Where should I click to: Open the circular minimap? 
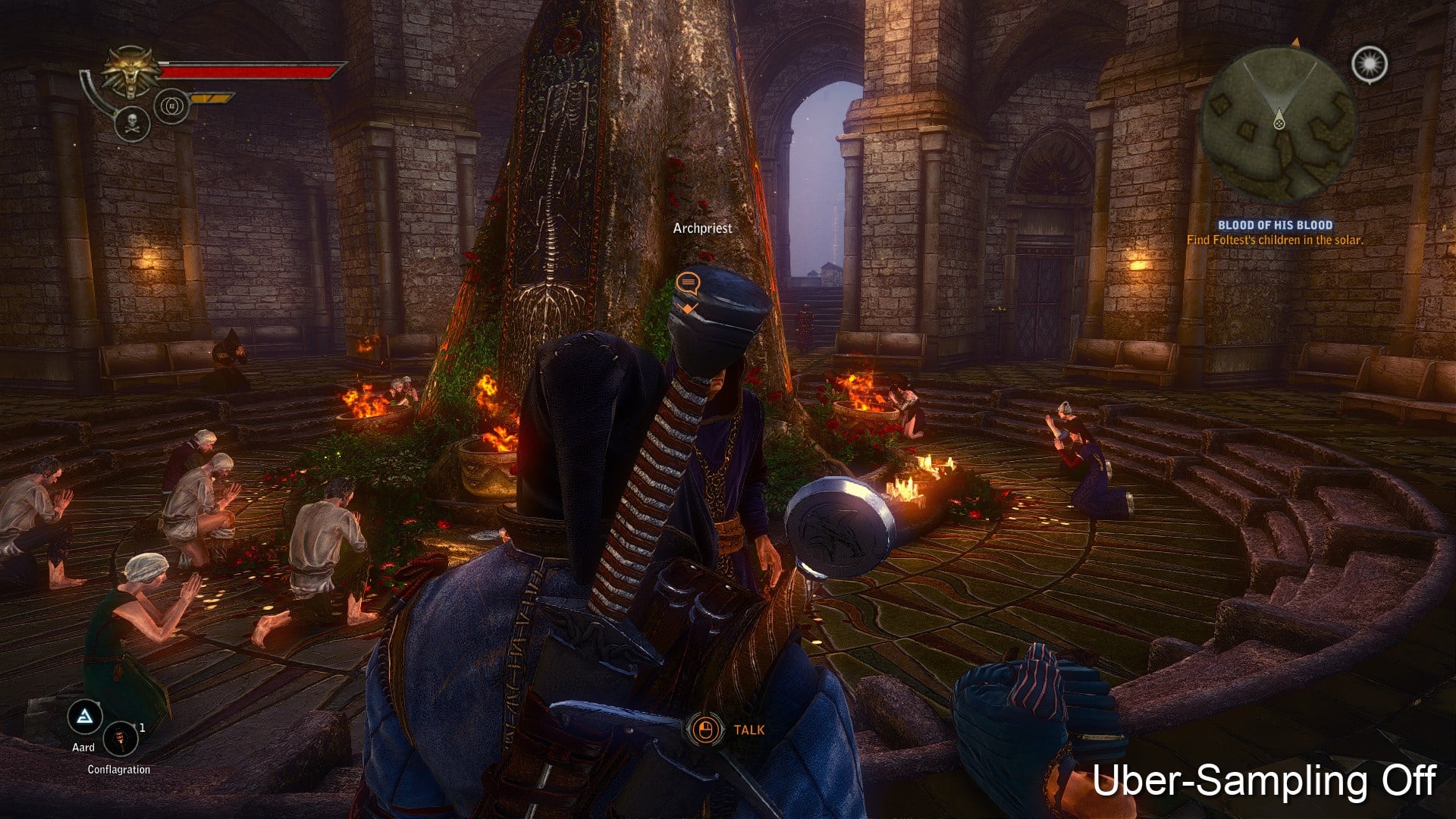1279,125
